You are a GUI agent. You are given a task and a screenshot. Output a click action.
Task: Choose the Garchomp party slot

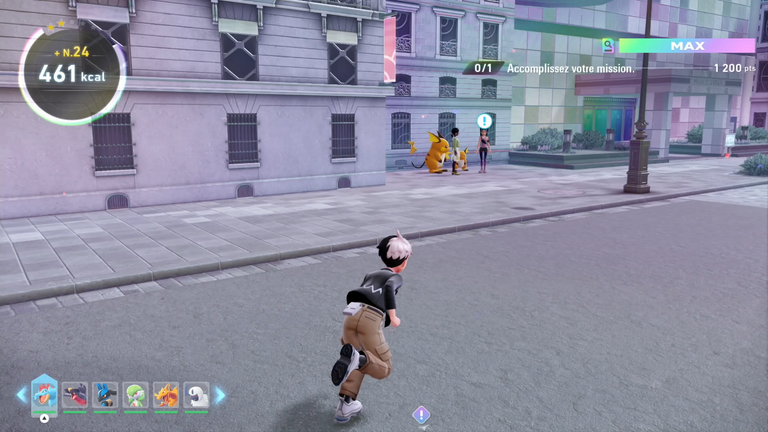pyautogui.click(x=75, y=395)
